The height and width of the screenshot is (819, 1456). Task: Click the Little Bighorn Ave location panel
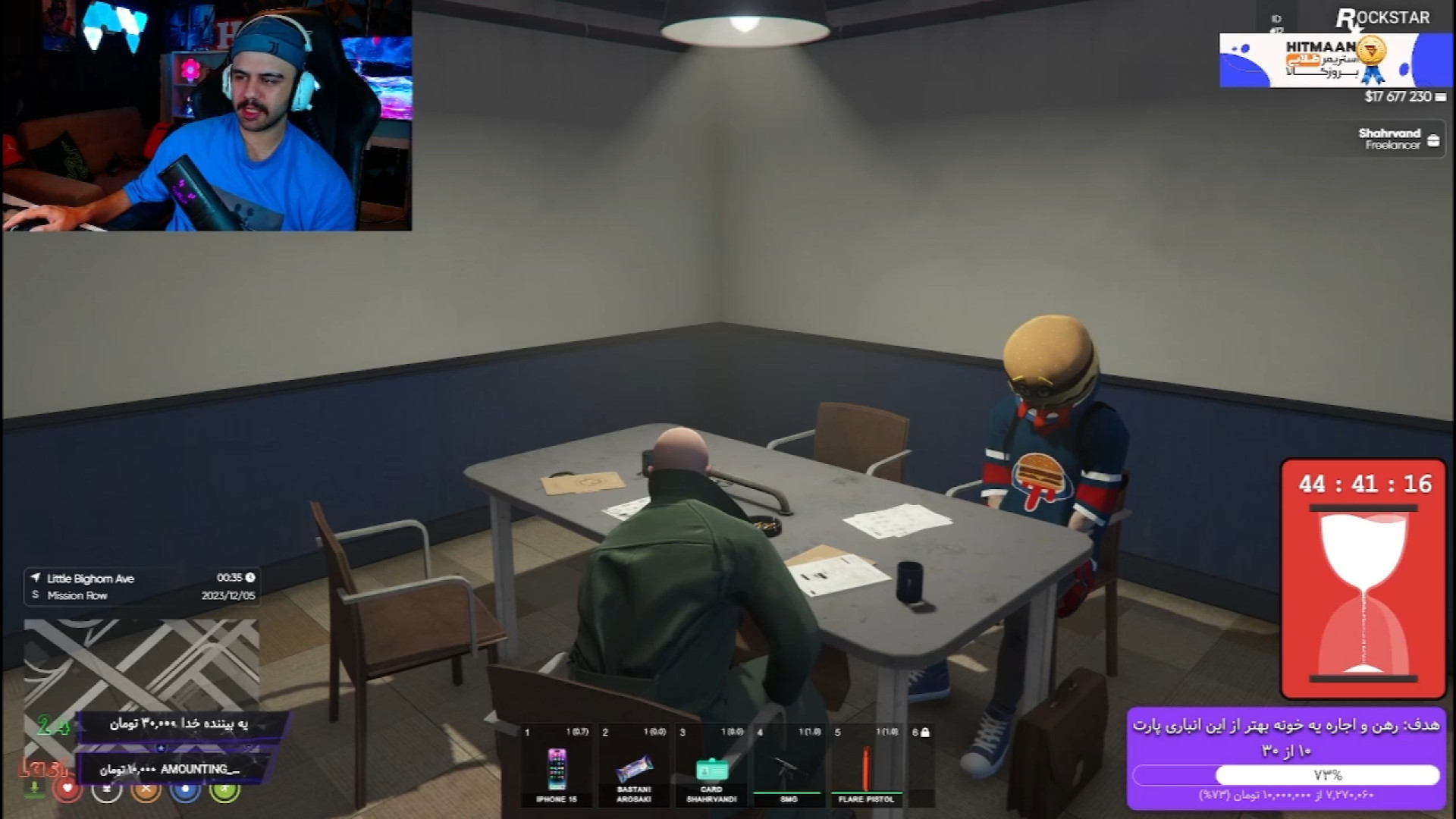point(143,587)
